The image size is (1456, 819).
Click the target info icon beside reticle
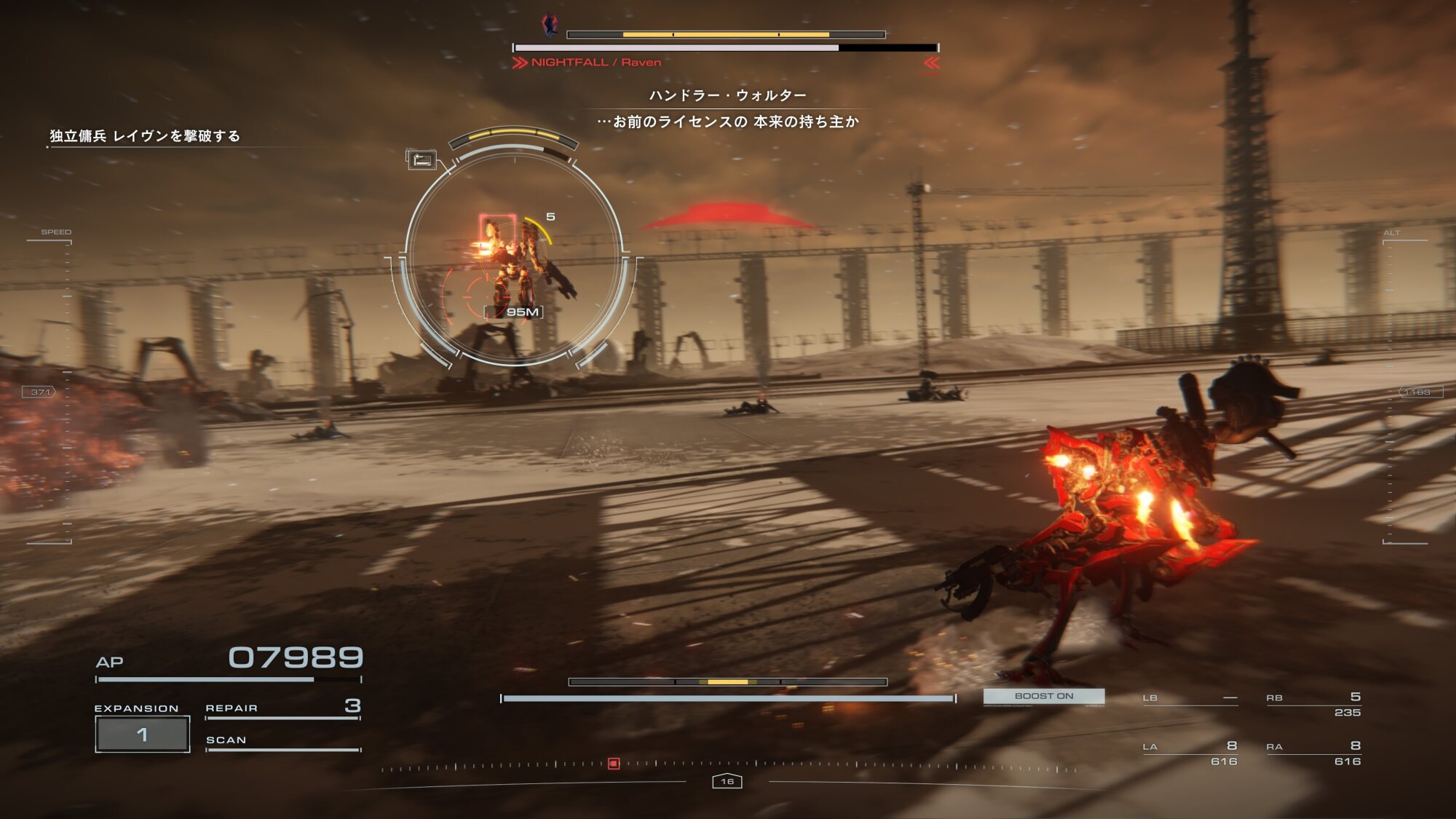coord(421,159)
